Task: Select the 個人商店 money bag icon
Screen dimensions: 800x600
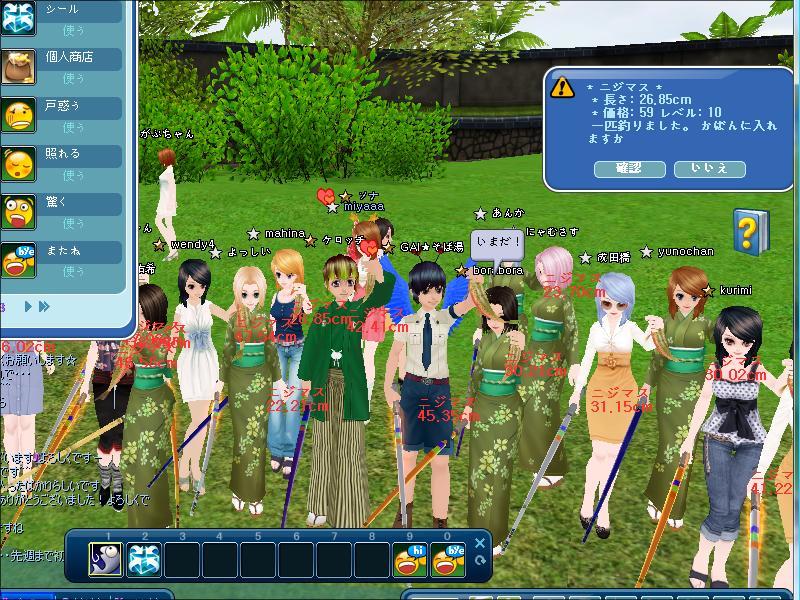Action: pos(19,66)
